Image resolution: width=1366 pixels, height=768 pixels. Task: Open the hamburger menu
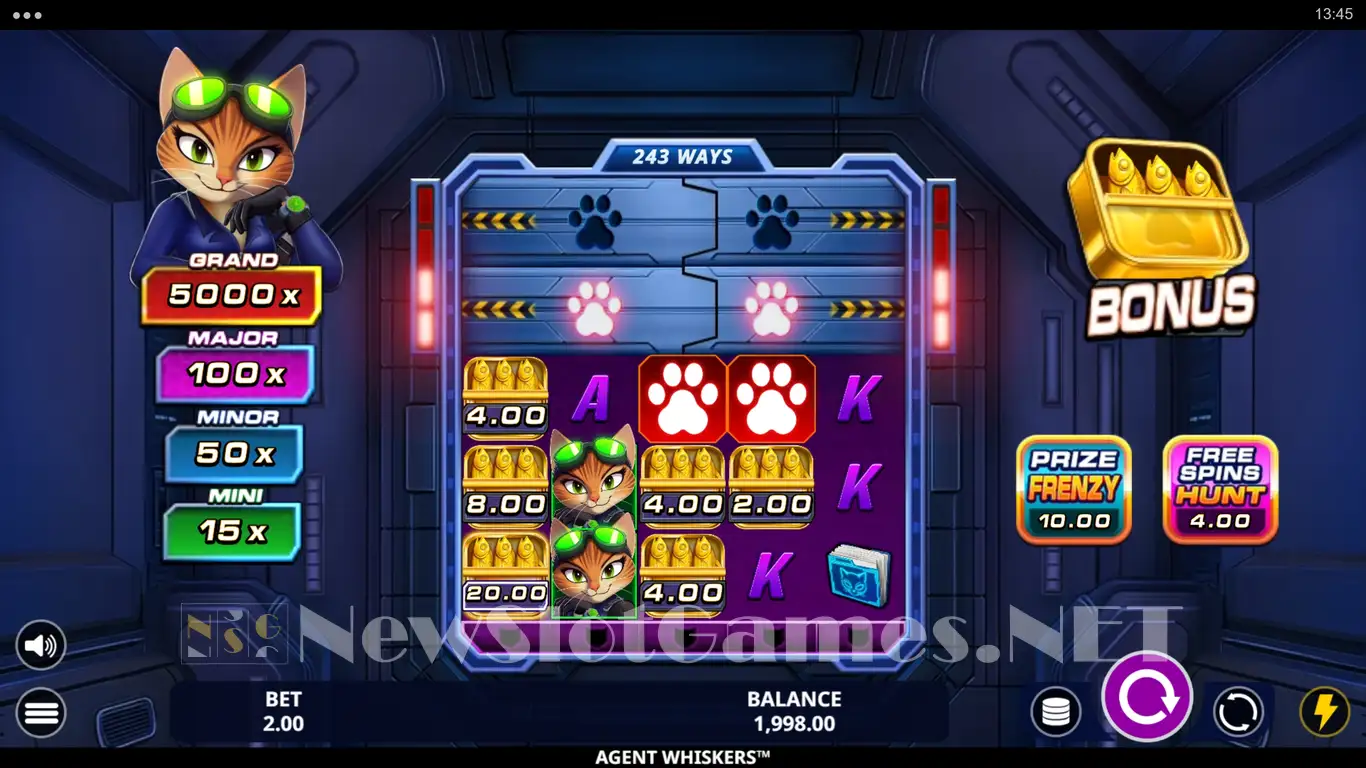pos(41,713)
